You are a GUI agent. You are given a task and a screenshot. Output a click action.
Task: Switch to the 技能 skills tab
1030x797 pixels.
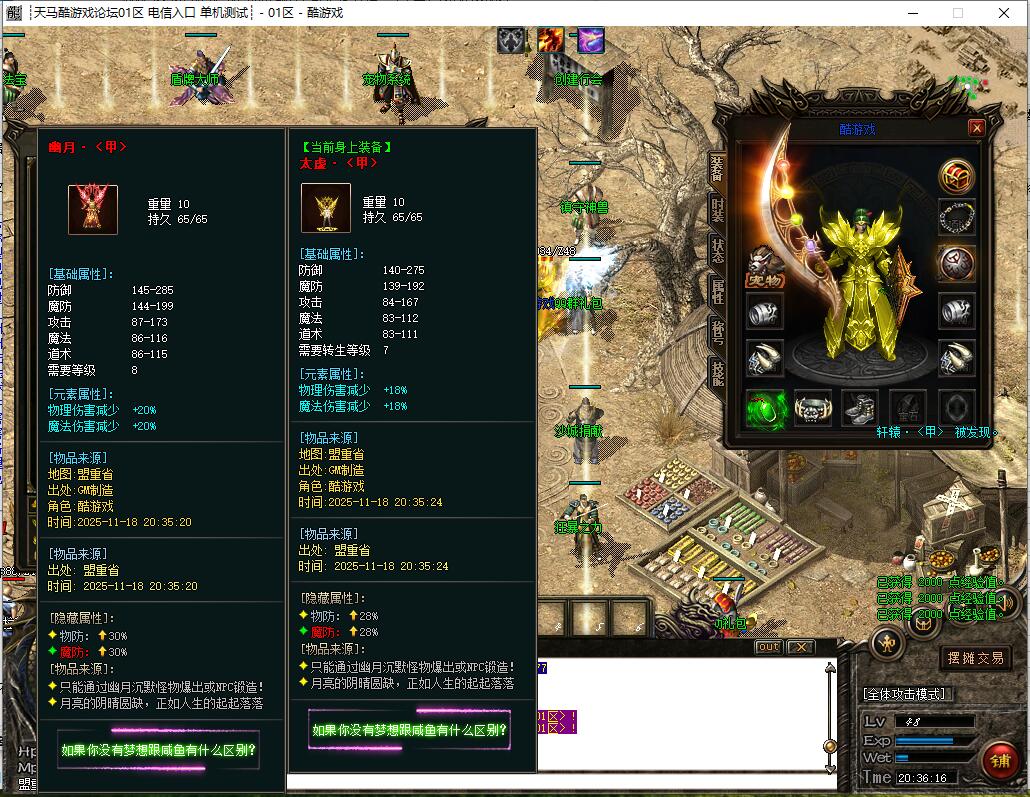point(717,373)
